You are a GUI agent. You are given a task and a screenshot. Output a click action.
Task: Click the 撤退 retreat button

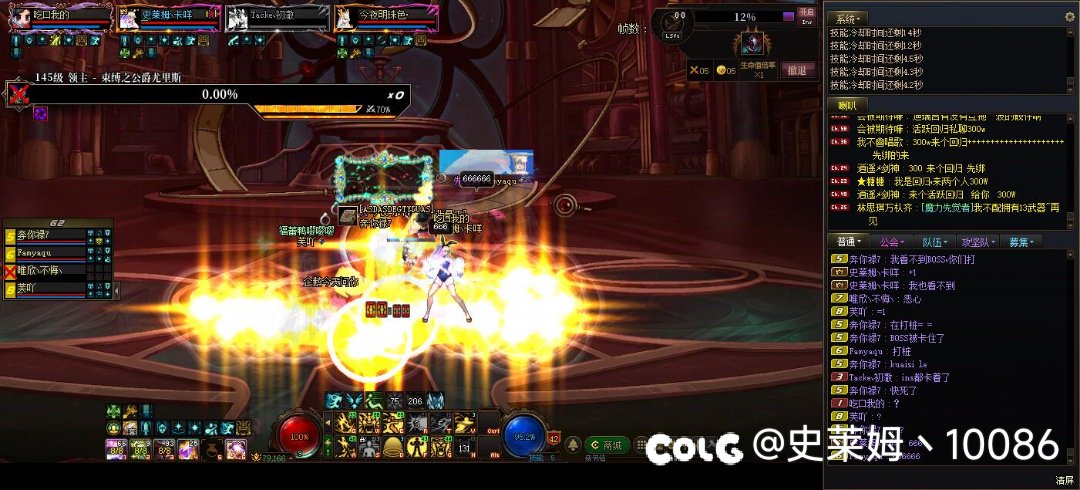tap(796, 70)
